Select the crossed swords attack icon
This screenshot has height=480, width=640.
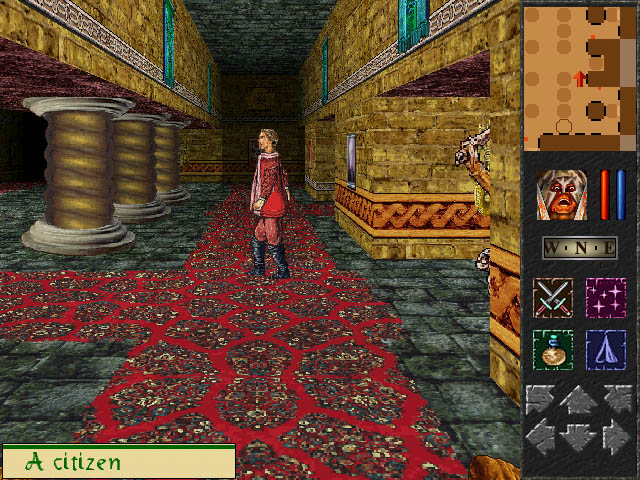tap(552, 298)
